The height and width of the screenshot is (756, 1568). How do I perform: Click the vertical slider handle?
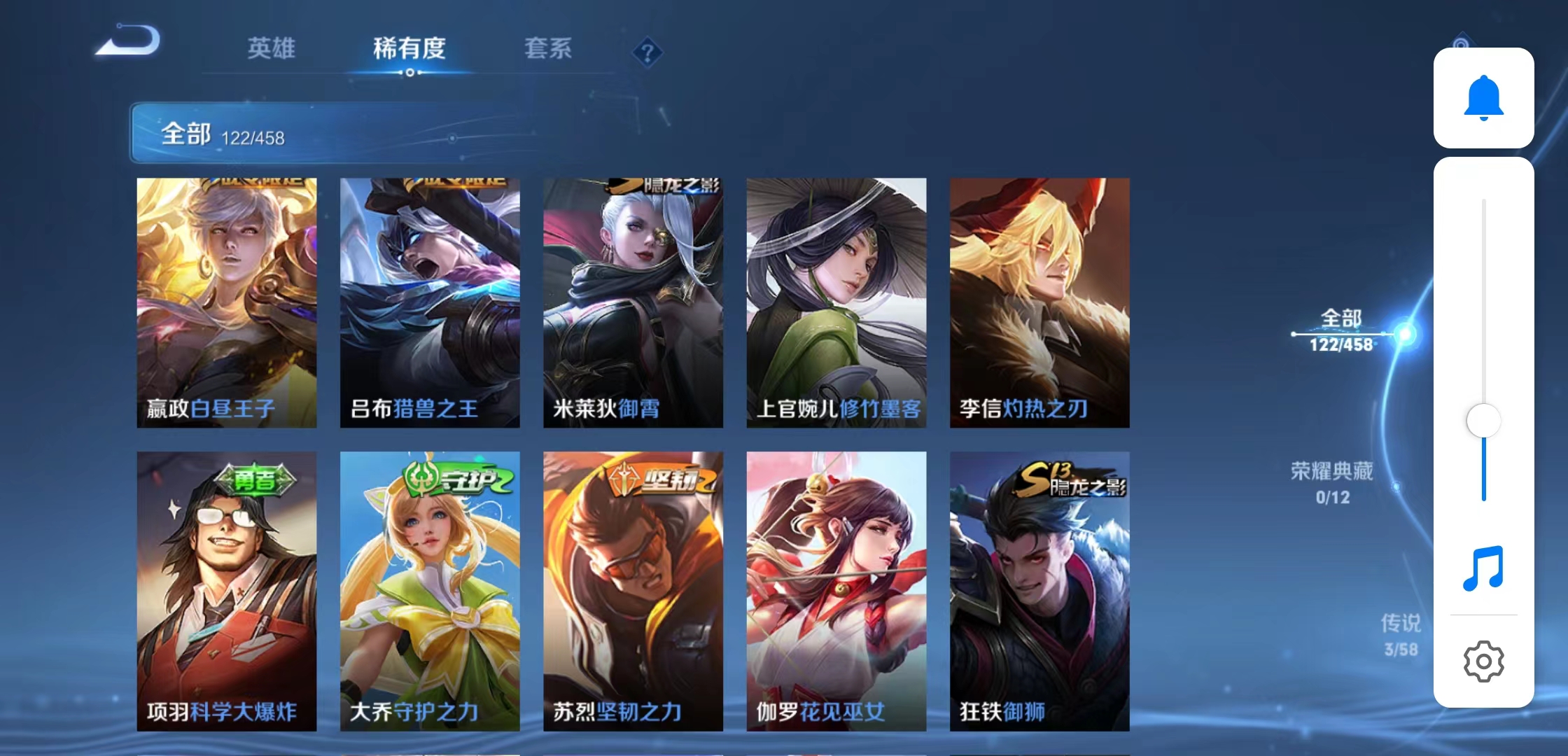[1485, 419]
